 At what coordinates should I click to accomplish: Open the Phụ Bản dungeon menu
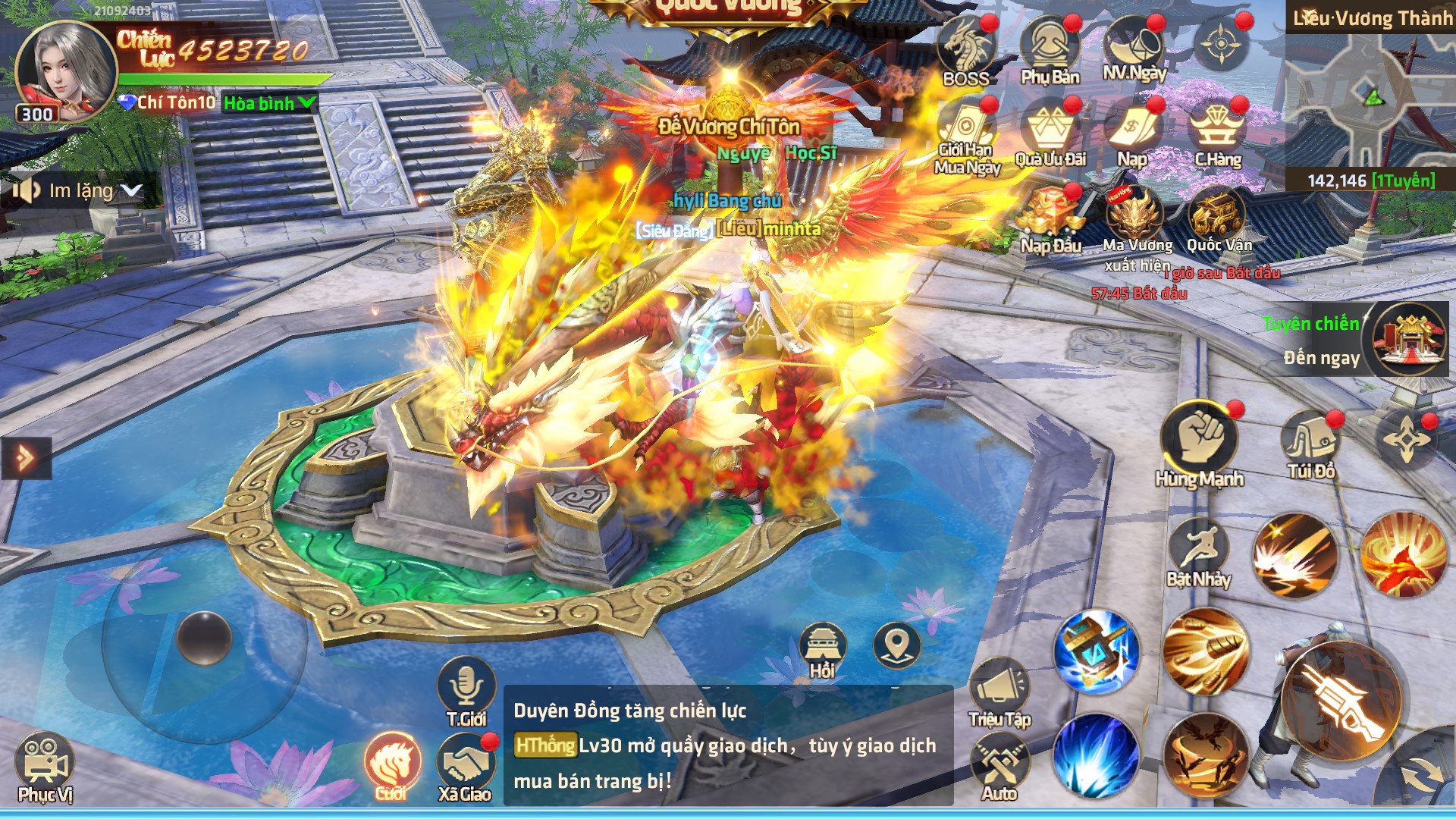pos(1050,49)
